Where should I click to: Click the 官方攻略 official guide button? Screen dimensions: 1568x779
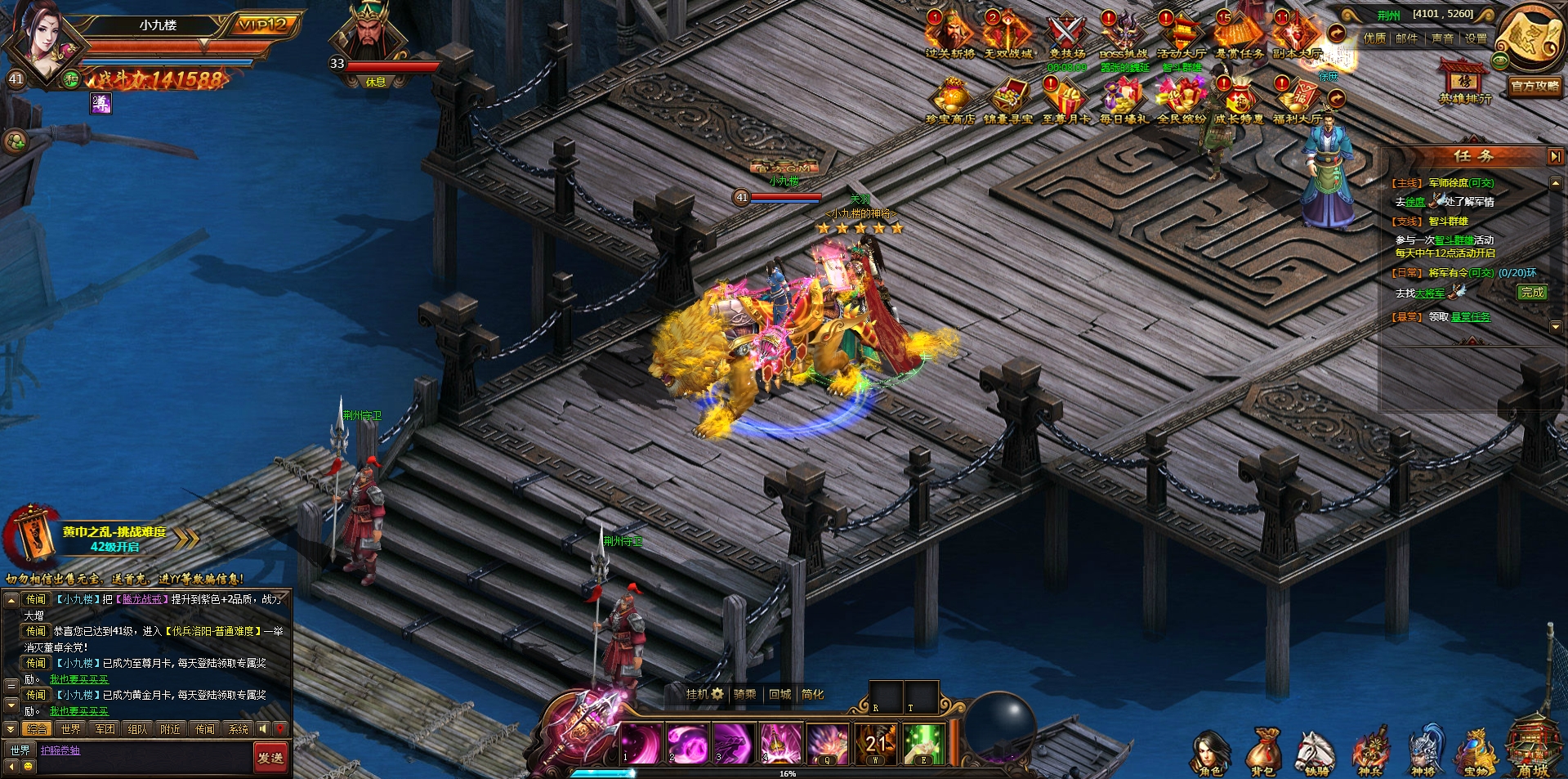coord(1534,86)
